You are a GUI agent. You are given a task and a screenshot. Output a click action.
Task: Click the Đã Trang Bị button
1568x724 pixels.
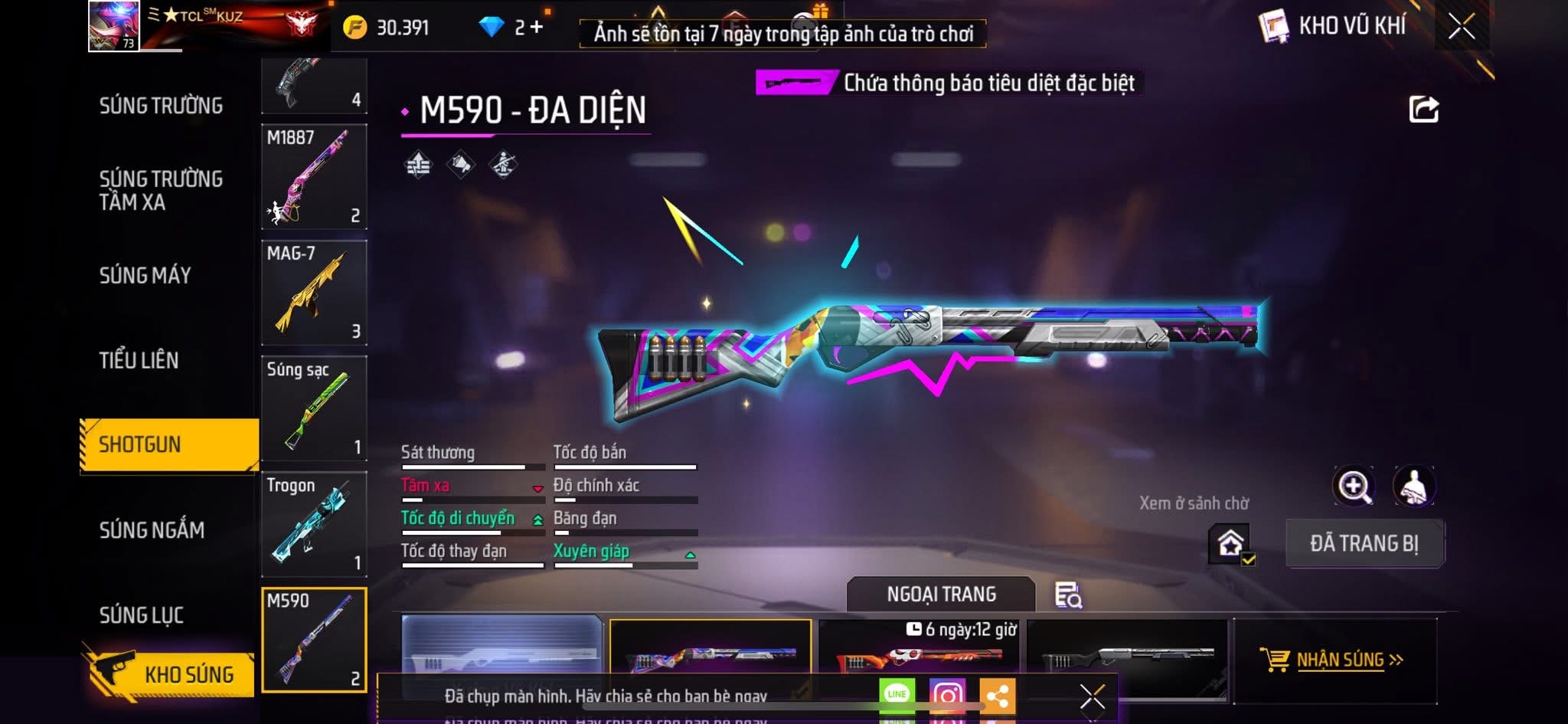[1364, 543]
